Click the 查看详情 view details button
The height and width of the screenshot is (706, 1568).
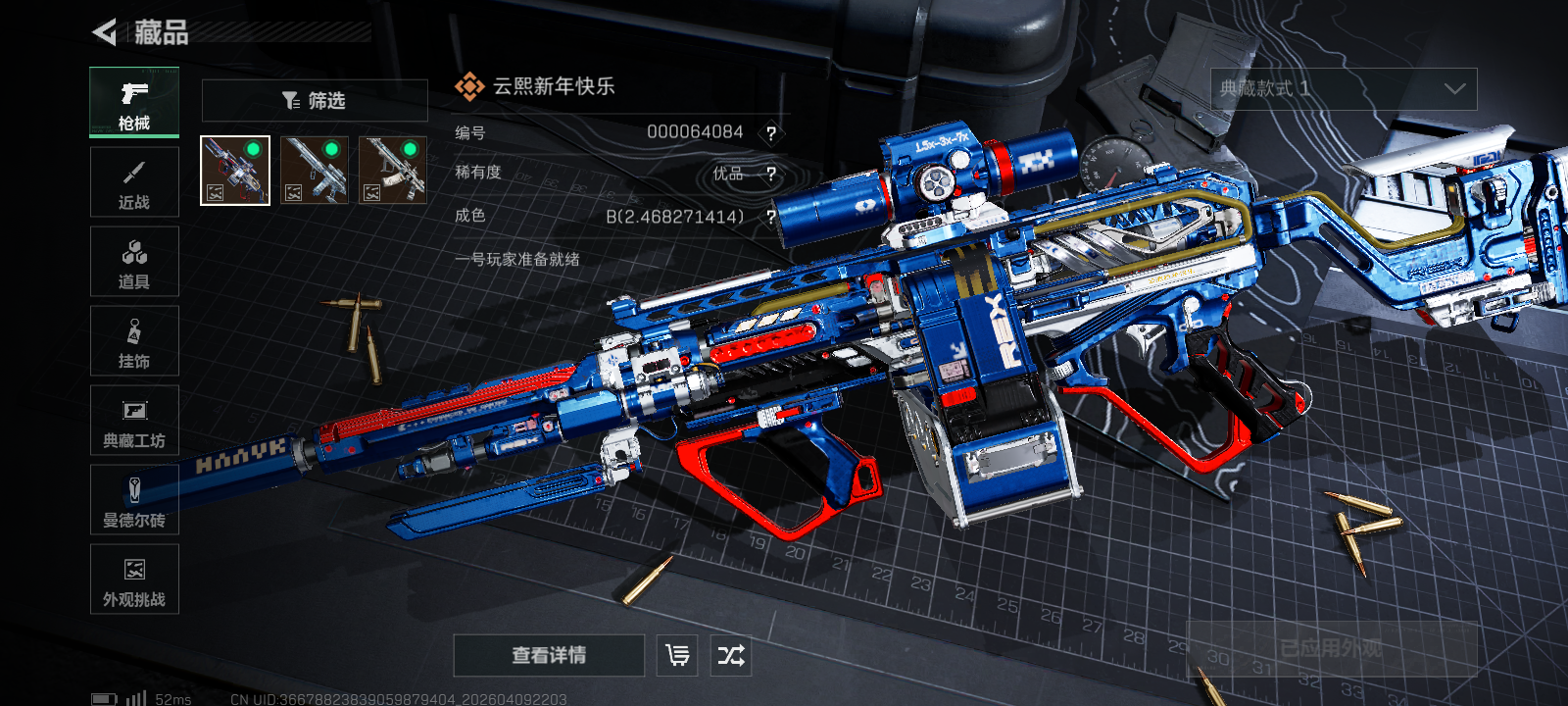tap(549, 655)
